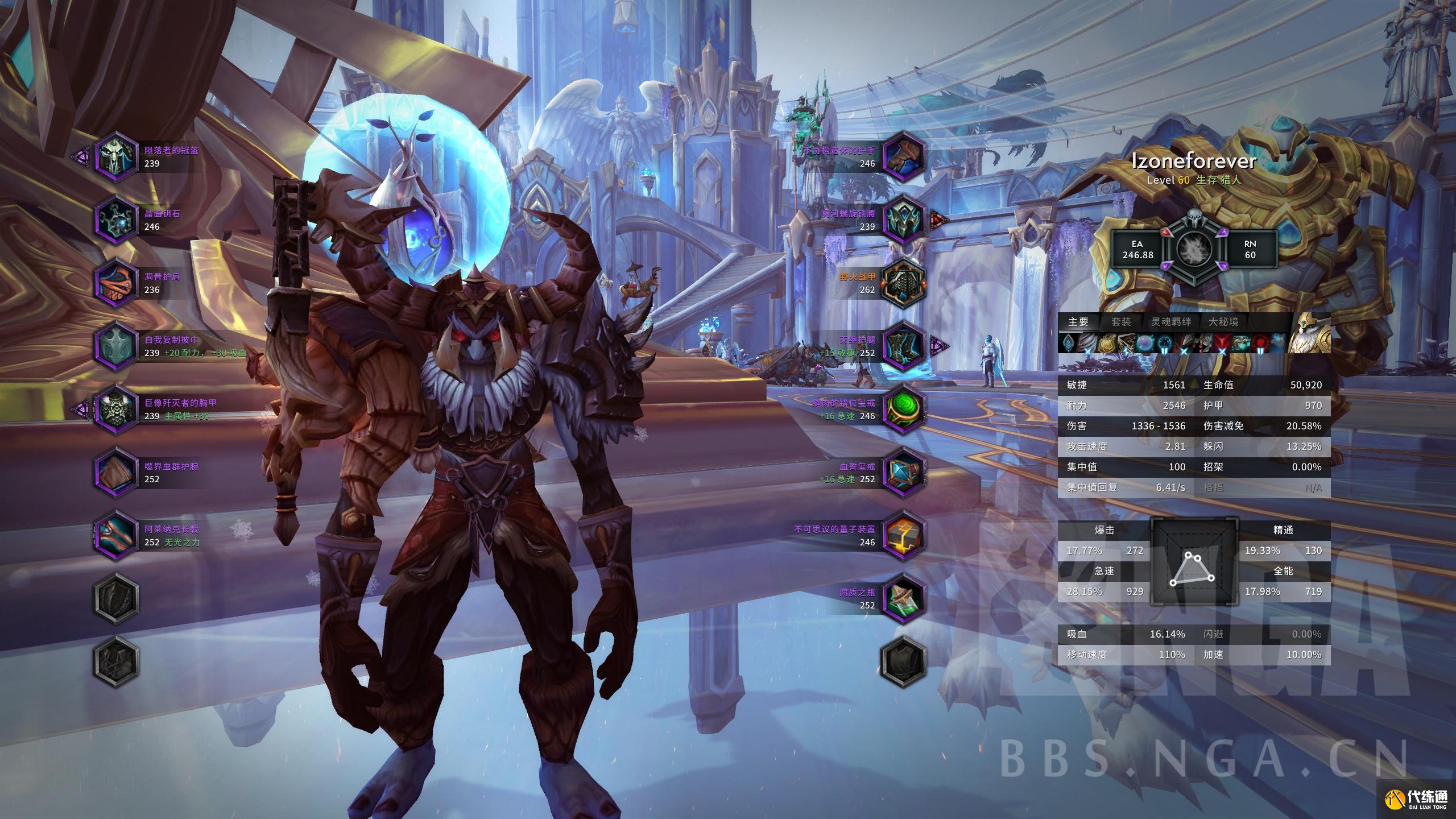Select the 巨像歼灭者的胸甲 chest slot
Screen dimensions: 1456x819
[116, 408]
